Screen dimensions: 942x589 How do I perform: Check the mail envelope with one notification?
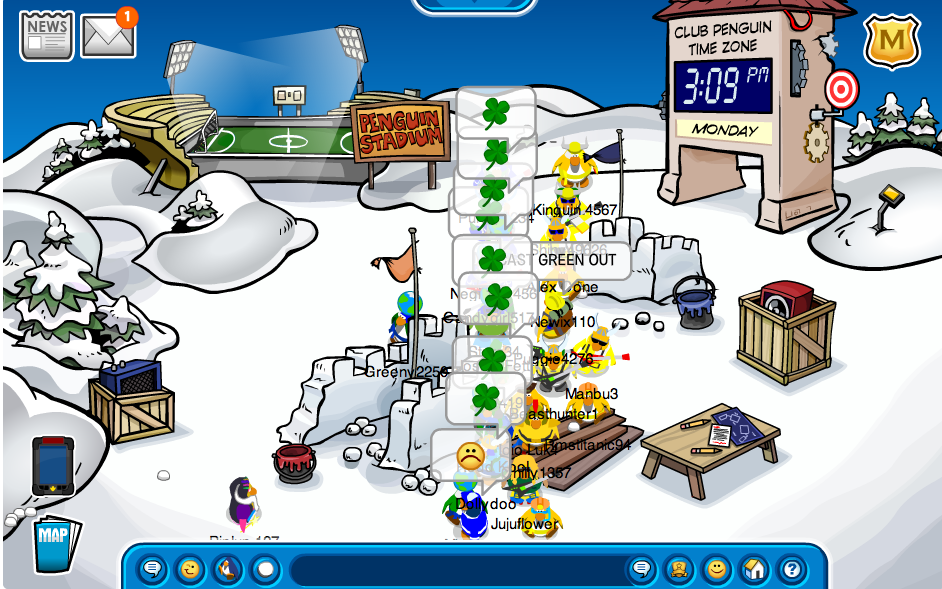click(107, 36)
